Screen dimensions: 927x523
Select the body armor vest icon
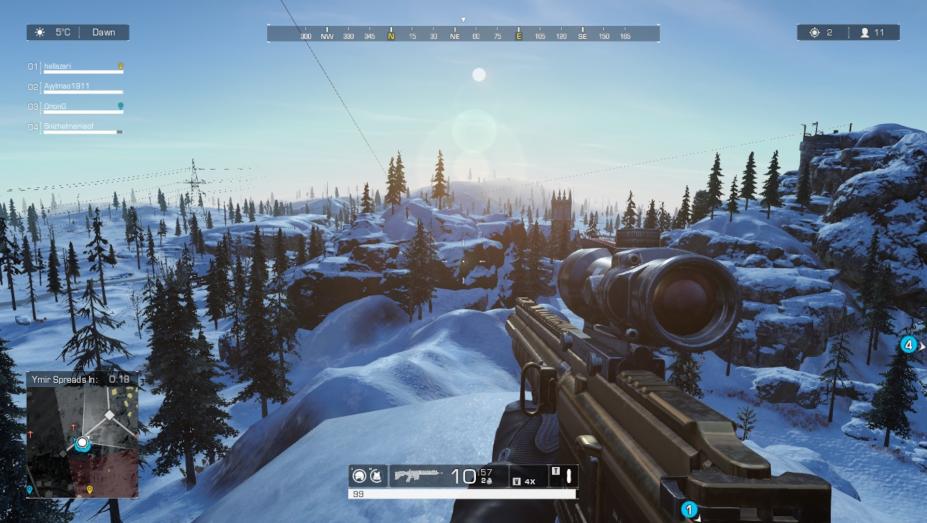click(377, 476)
